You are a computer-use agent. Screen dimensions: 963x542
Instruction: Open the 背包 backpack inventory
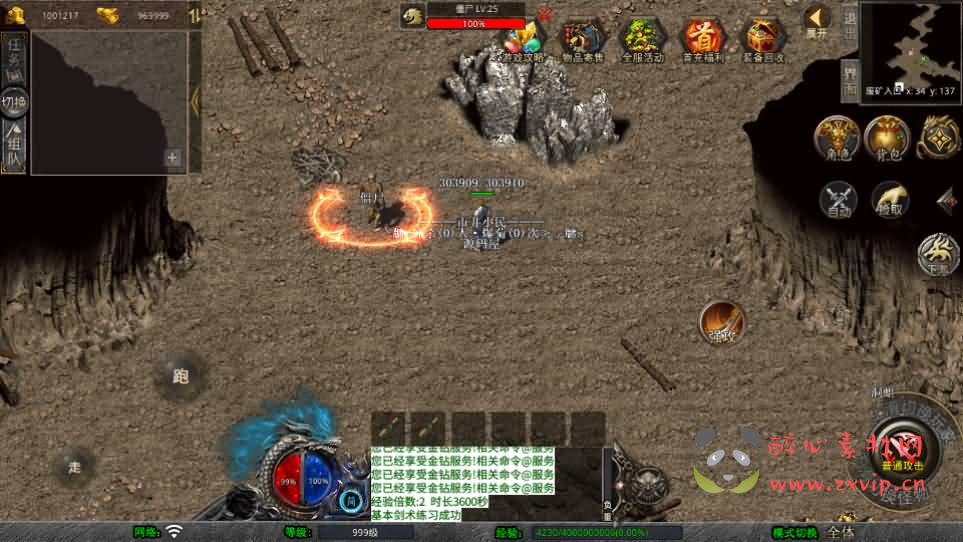coord(887,138)
